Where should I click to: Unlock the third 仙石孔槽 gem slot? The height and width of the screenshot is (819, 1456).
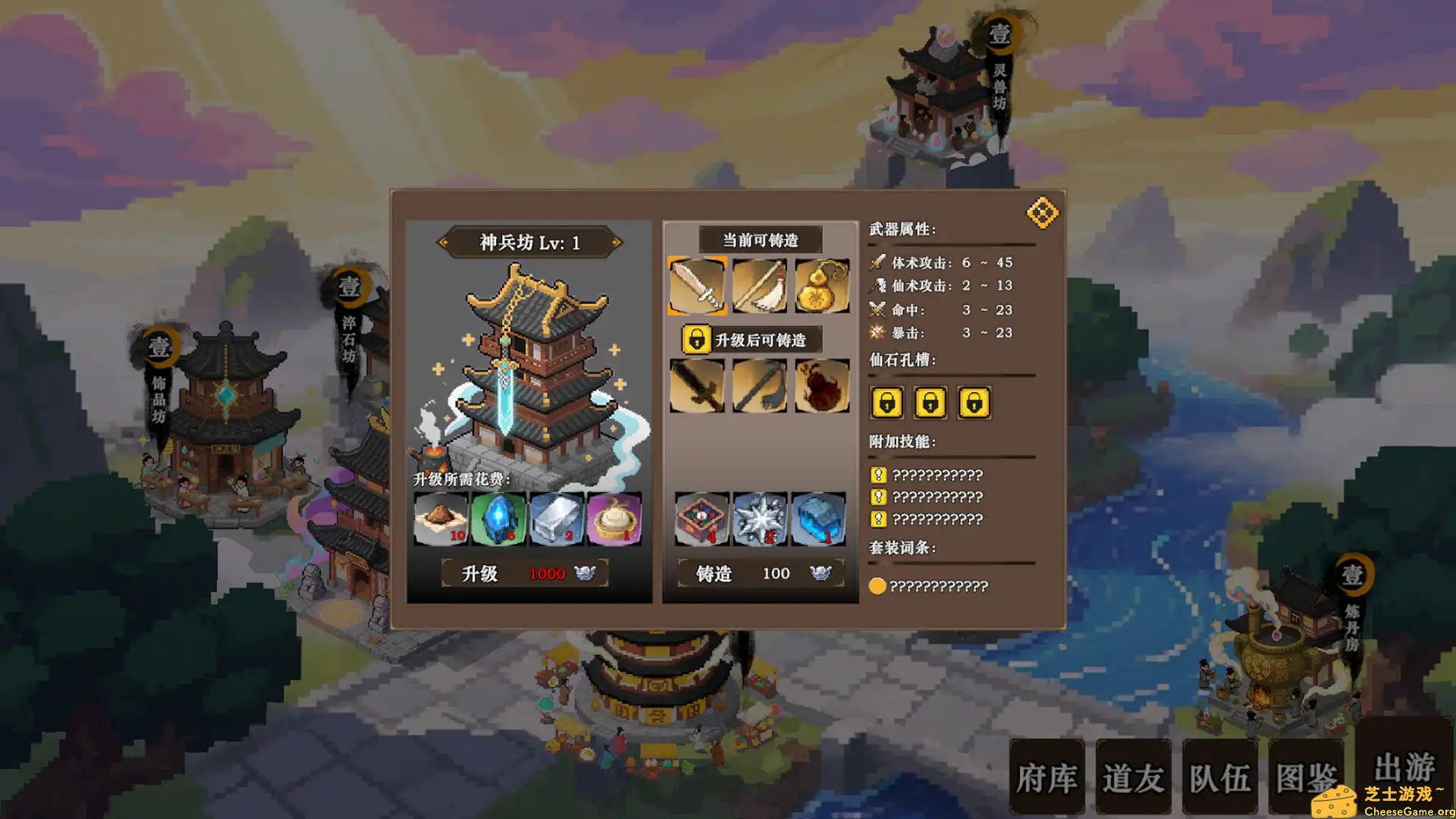click(x=974, y=403)
